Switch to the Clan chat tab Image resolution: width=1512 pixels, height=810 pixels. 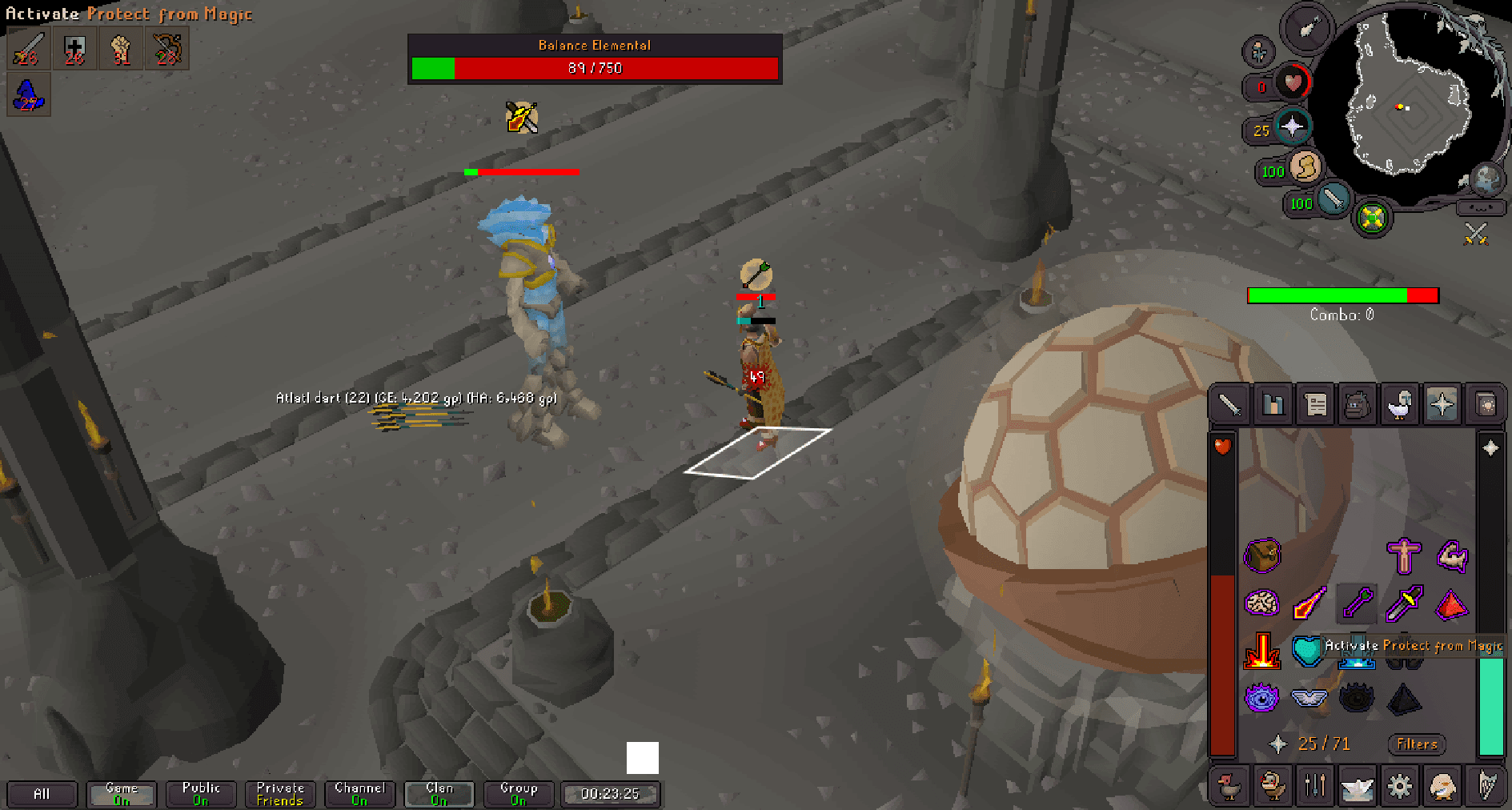coord(439,793)
